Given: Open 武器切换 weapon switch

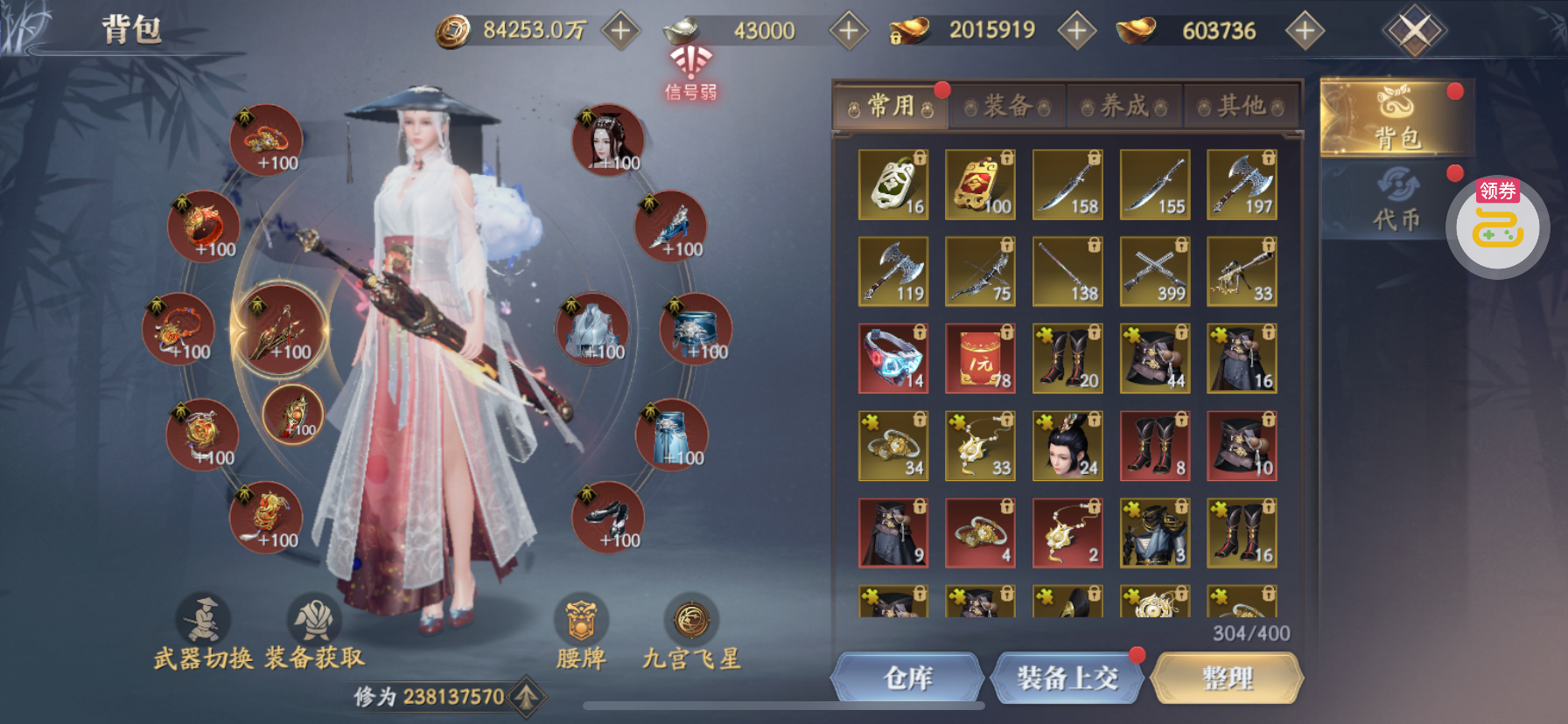Looking at the screenshot, I should (x=204, y=631).
